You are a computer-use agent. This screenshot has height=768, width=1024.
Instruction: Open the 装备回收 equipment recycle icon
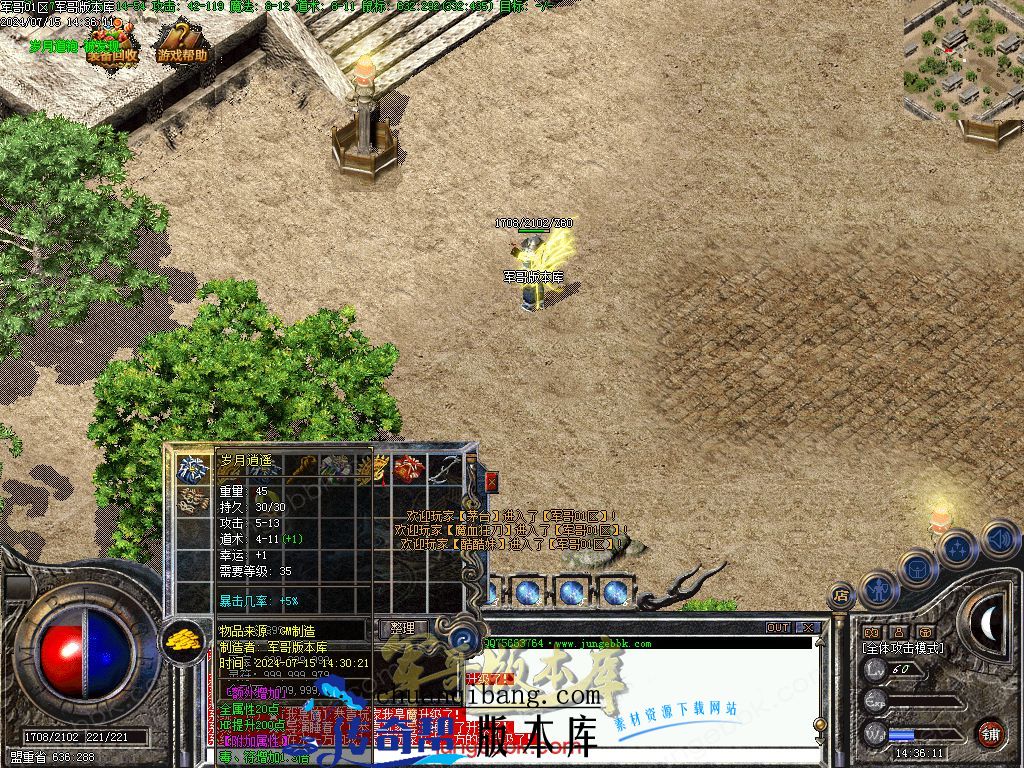111,45
